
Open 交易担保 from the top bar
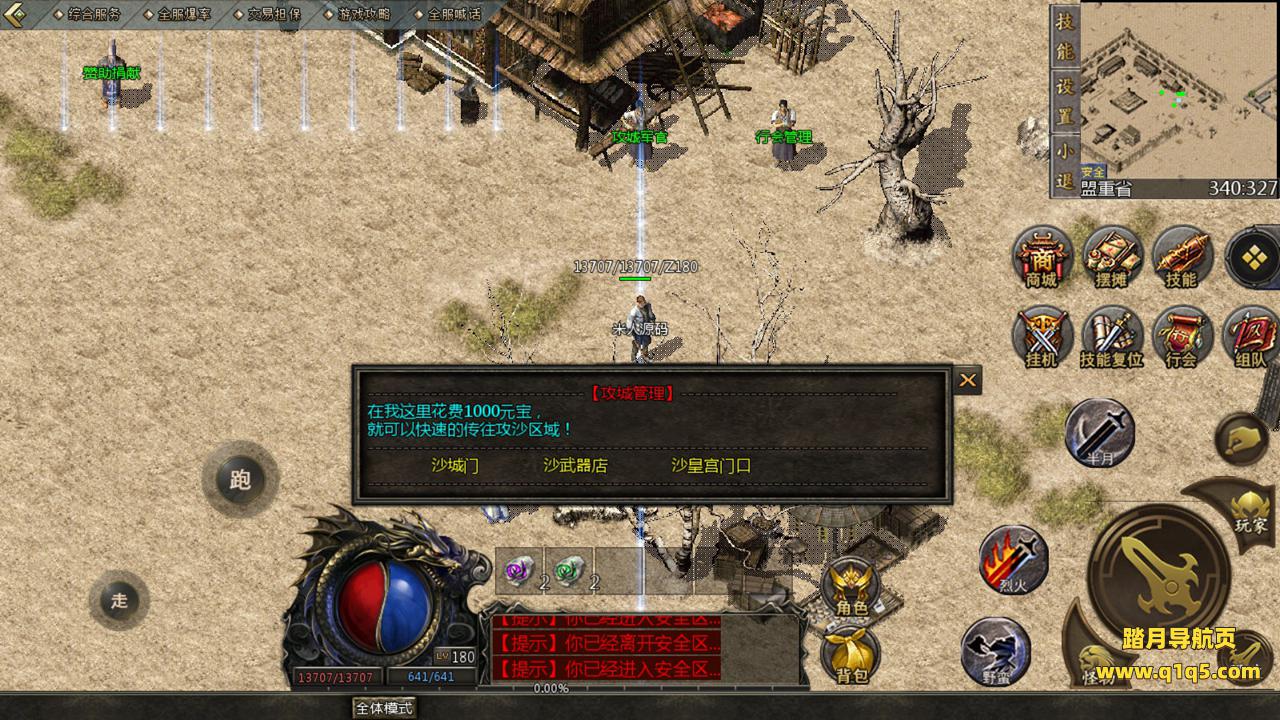click(x=273, y=14)
